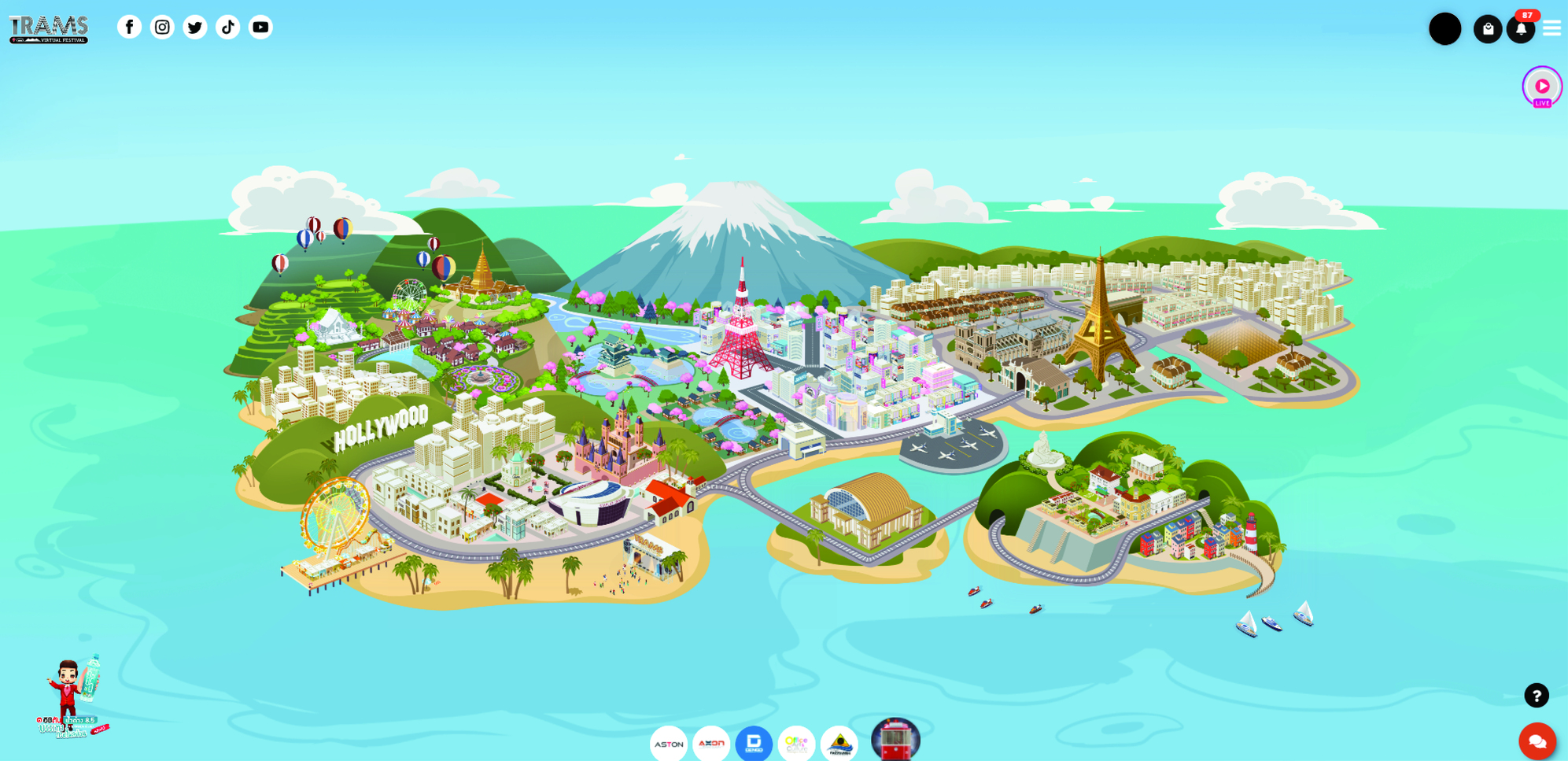The height and width of the screenshot is (761, 1568).
Task: Play the LIVE stream button
Action: [1542, 87]
